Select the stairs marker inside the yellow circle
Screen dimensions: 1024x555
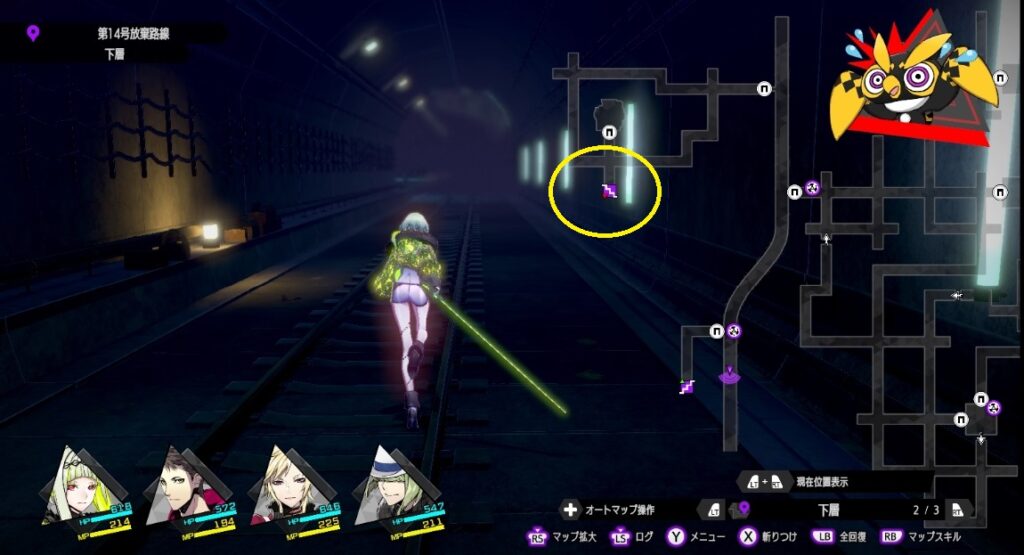(x=608, y=191)
